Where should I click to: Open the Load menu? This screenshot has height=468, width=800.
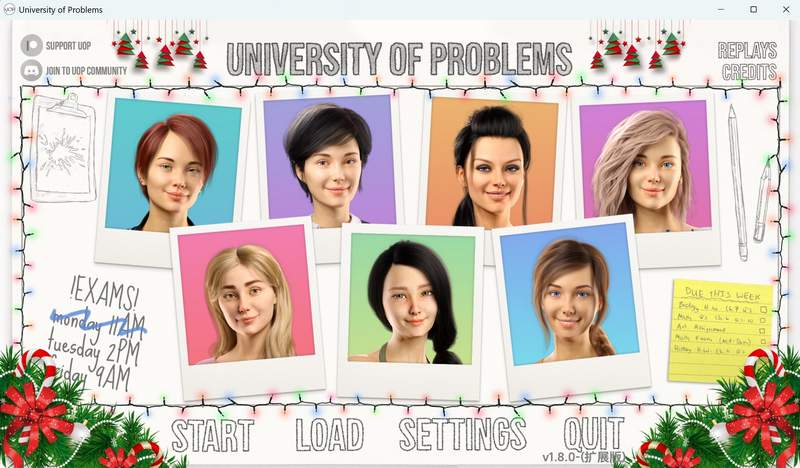(328, 436)
